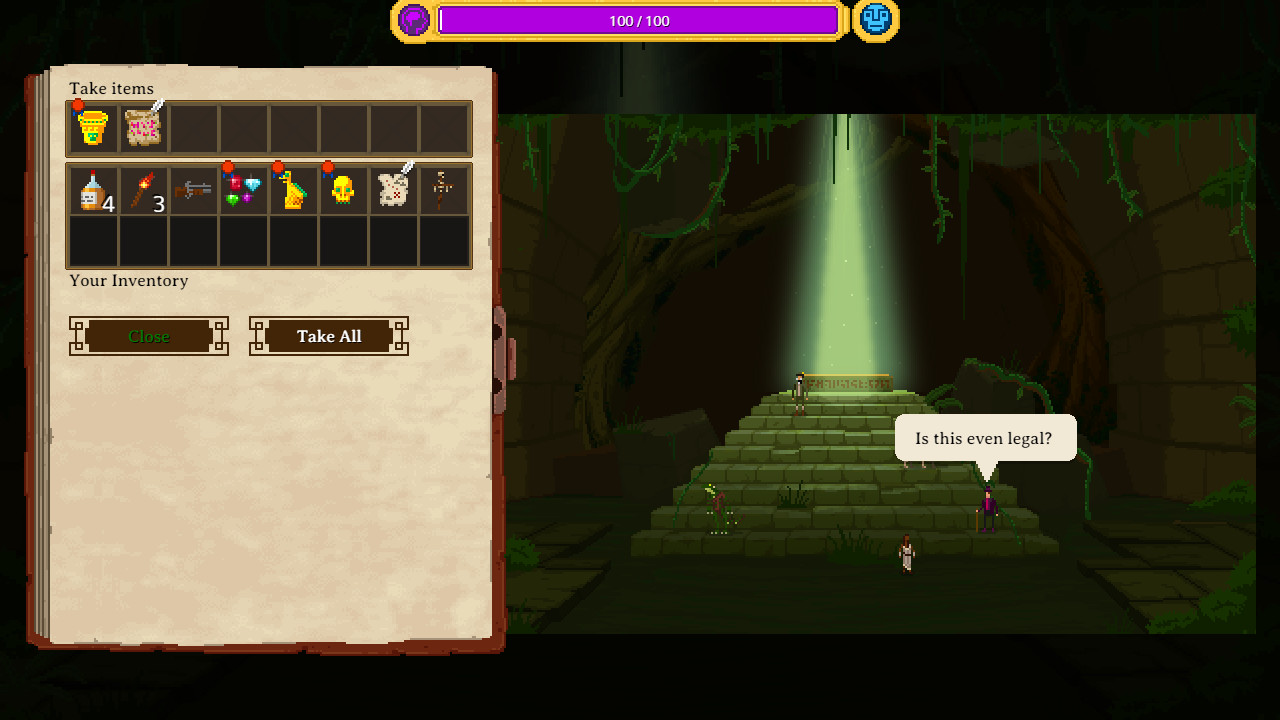
Task: Click the torch stack showing quantity 3
Action: coord(143,192)
